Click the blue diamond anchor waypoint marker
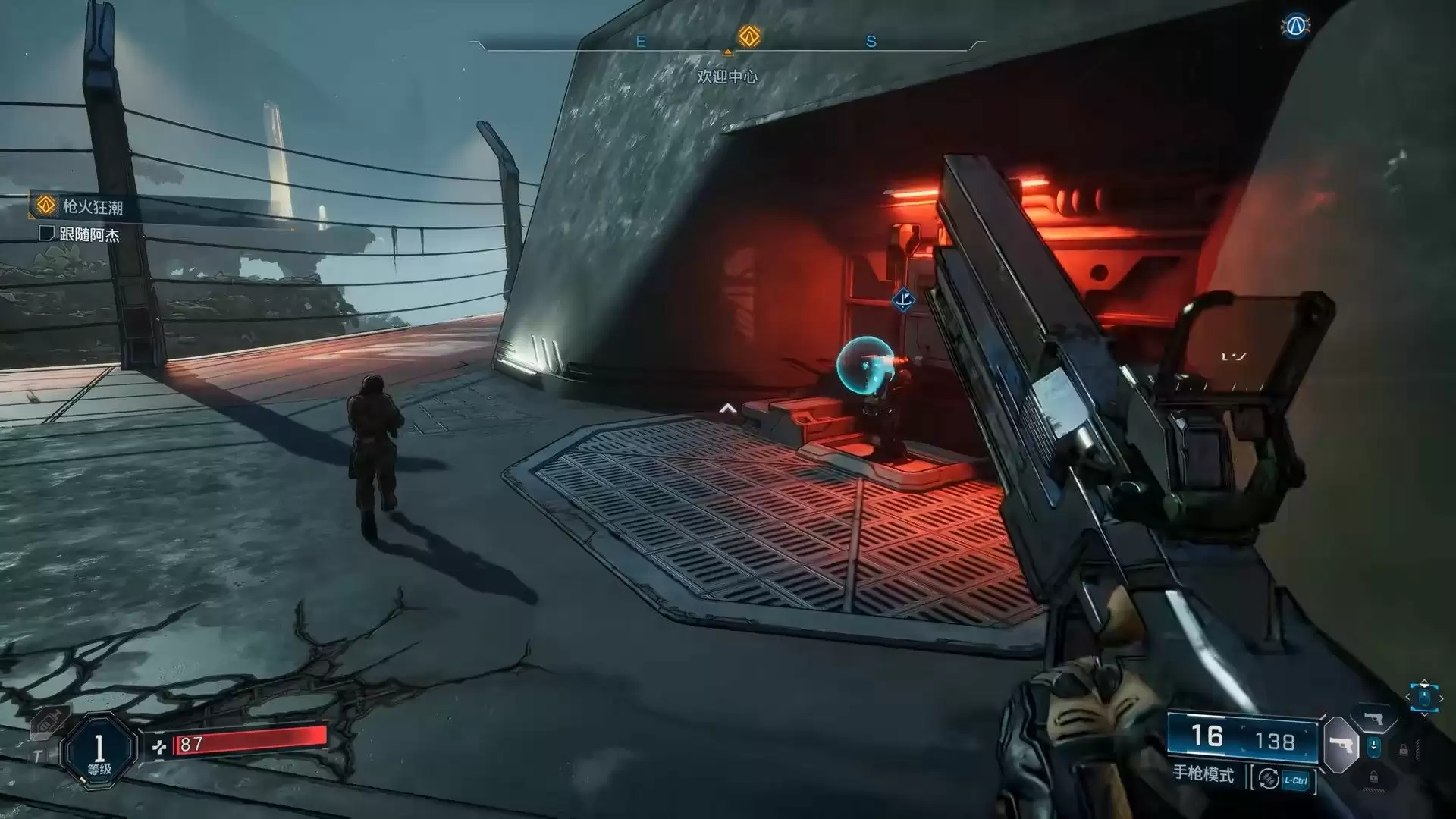The height and width of the screenshot is (819, 1456). click(902, 300)
